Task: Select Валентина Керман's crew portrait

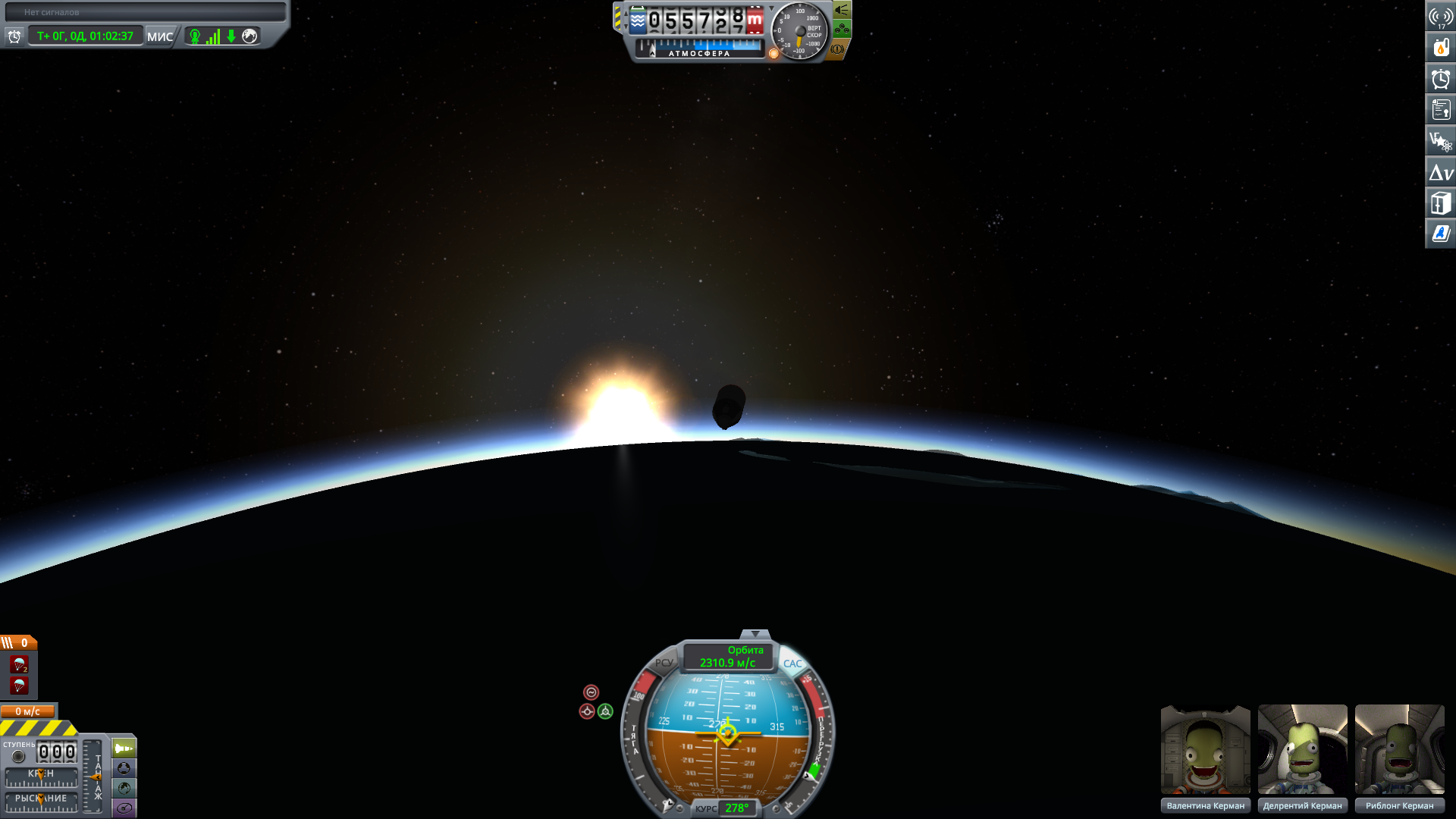Action: click(1205, 750)
